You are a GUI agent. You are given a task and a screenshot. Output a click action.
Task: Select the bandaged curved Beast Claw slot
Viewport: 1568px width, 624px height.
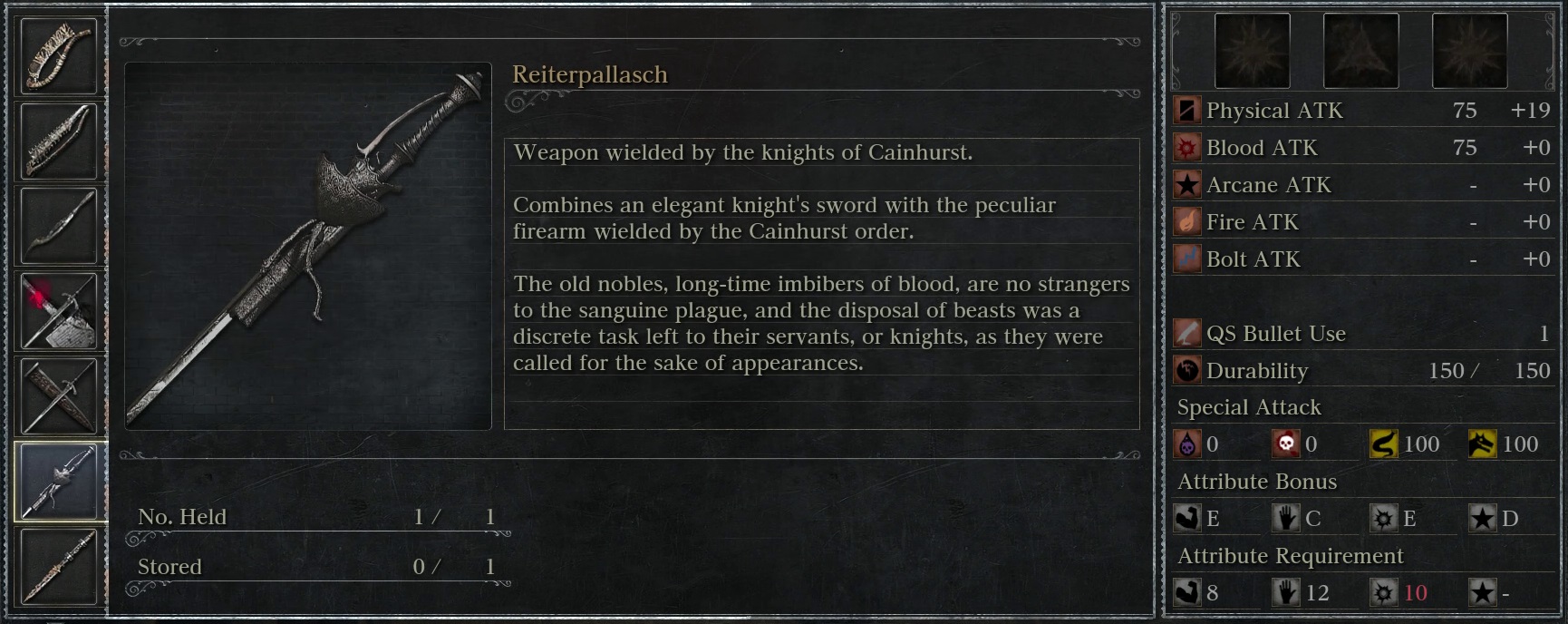[x=58, y=56]
